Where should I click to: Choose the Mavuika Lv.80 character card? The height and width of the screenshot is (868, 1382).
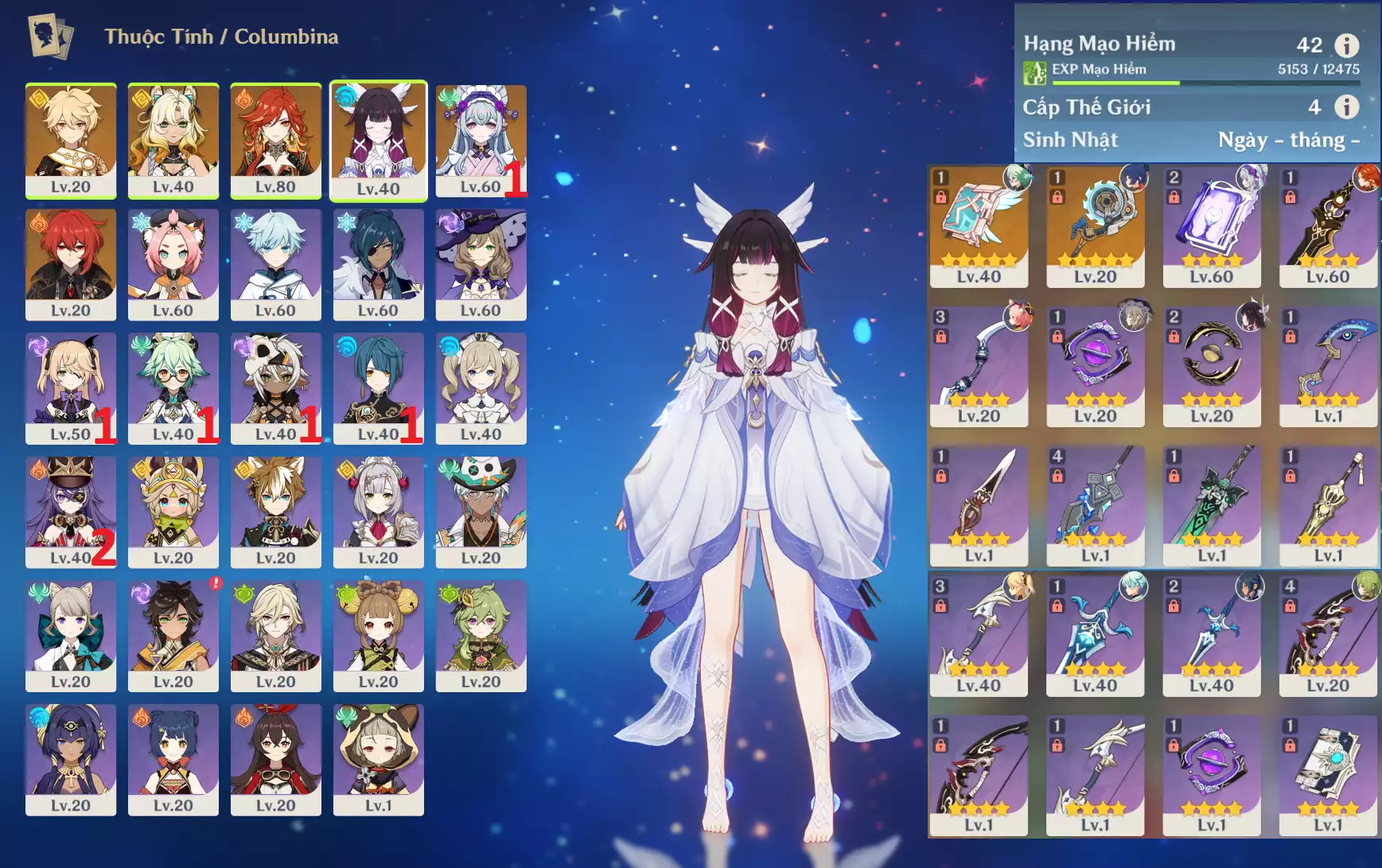(x=275, y=139)
